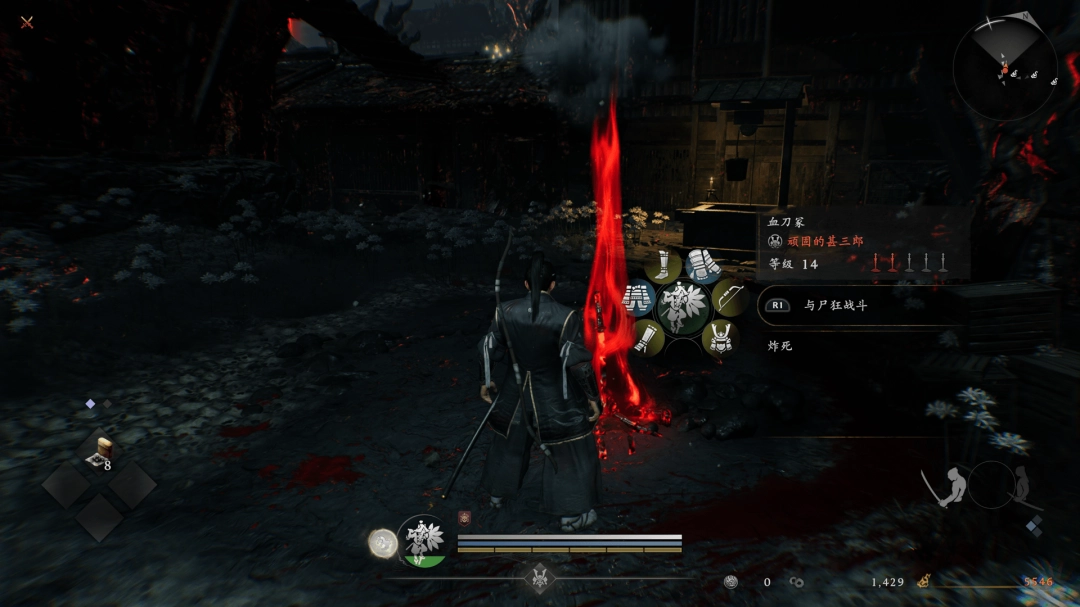1080x607 pixels.
Task: Choose the bow icon on the grave wheel
Action: (x=729, y=297)
